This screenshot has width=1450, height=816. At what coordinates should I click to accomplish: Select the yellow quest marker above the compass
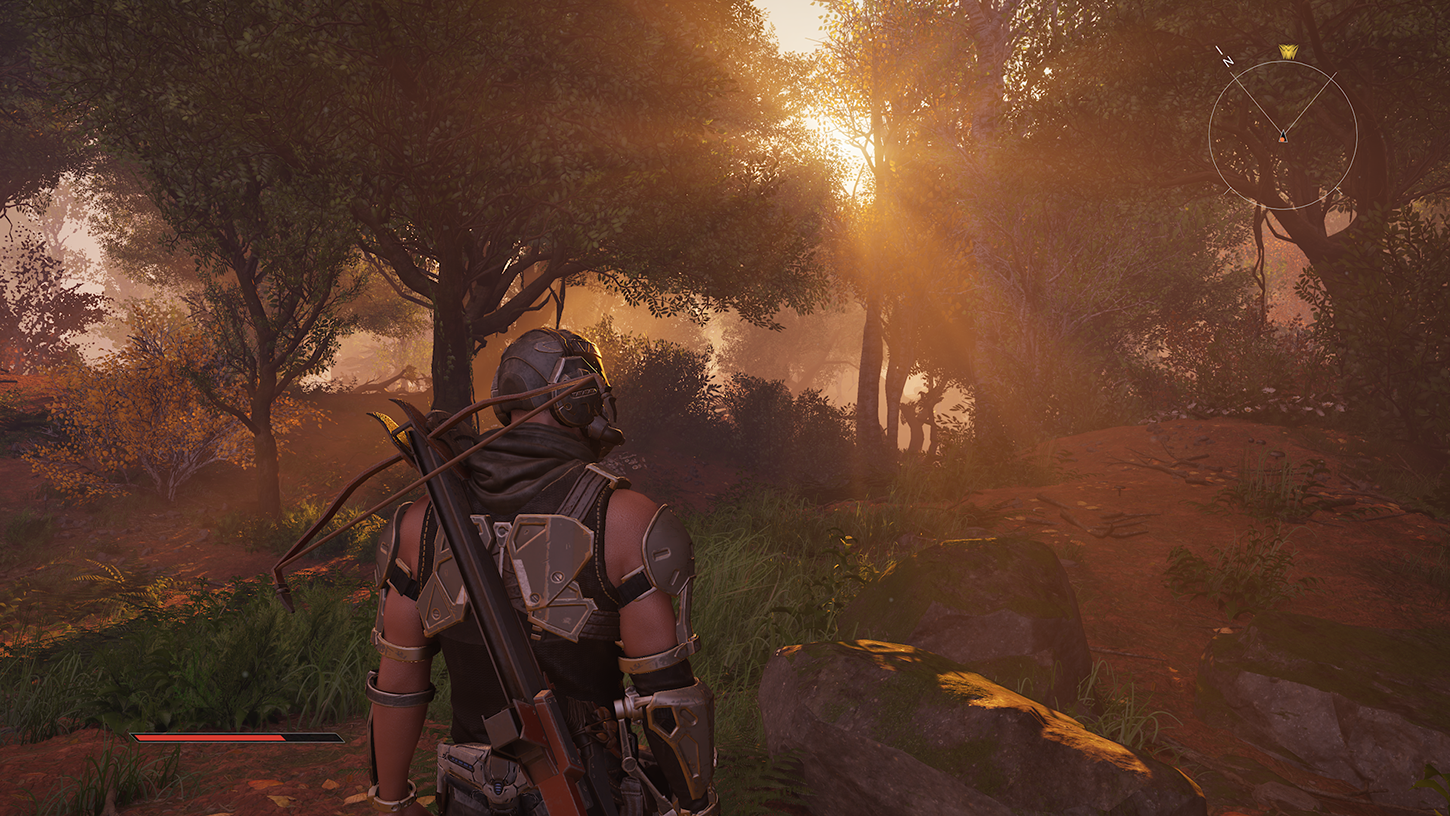pyautogui.click(x=1288, y=52)
